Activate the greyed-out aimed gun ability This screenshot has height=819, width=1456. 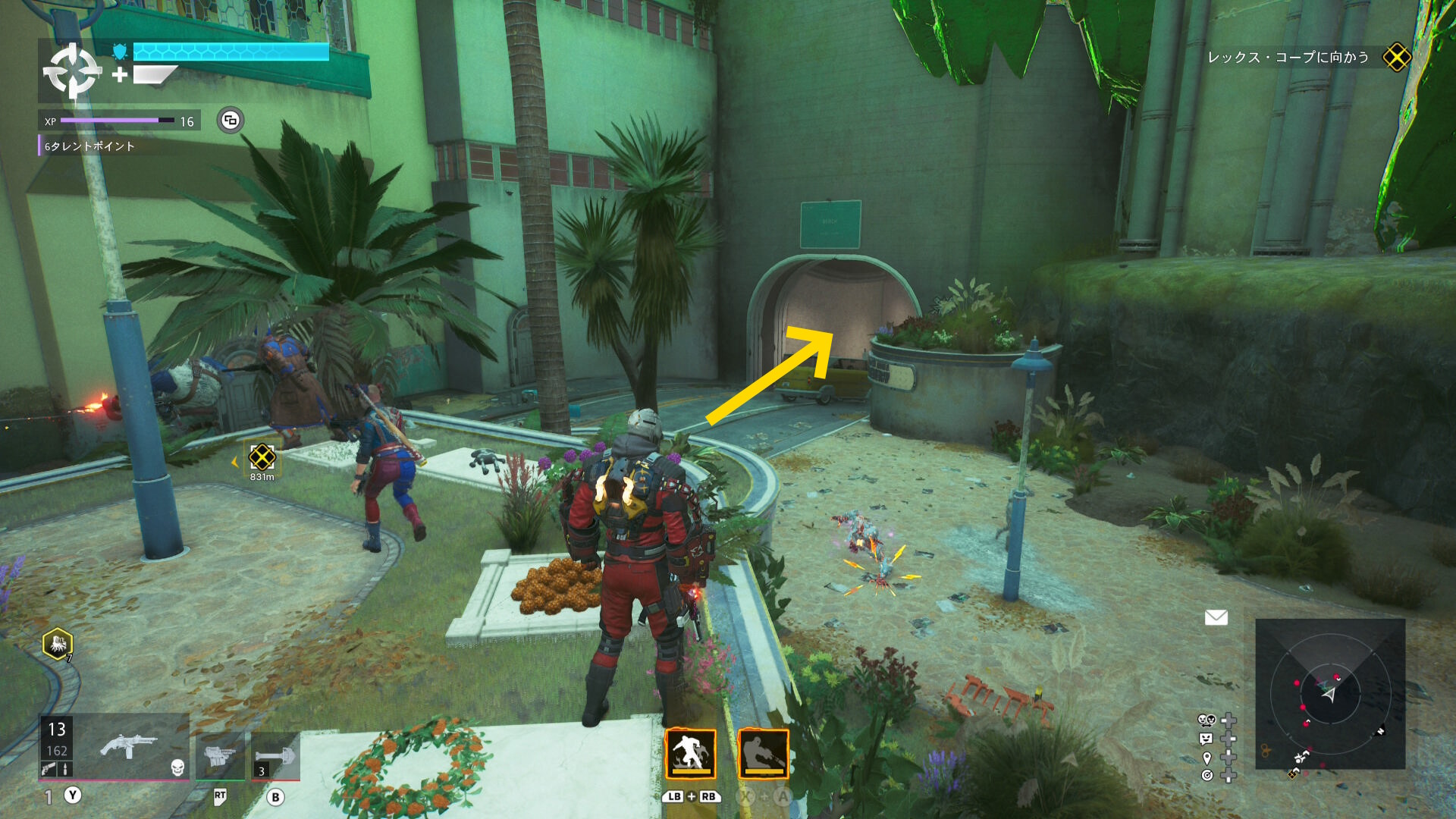click(763, 754)
